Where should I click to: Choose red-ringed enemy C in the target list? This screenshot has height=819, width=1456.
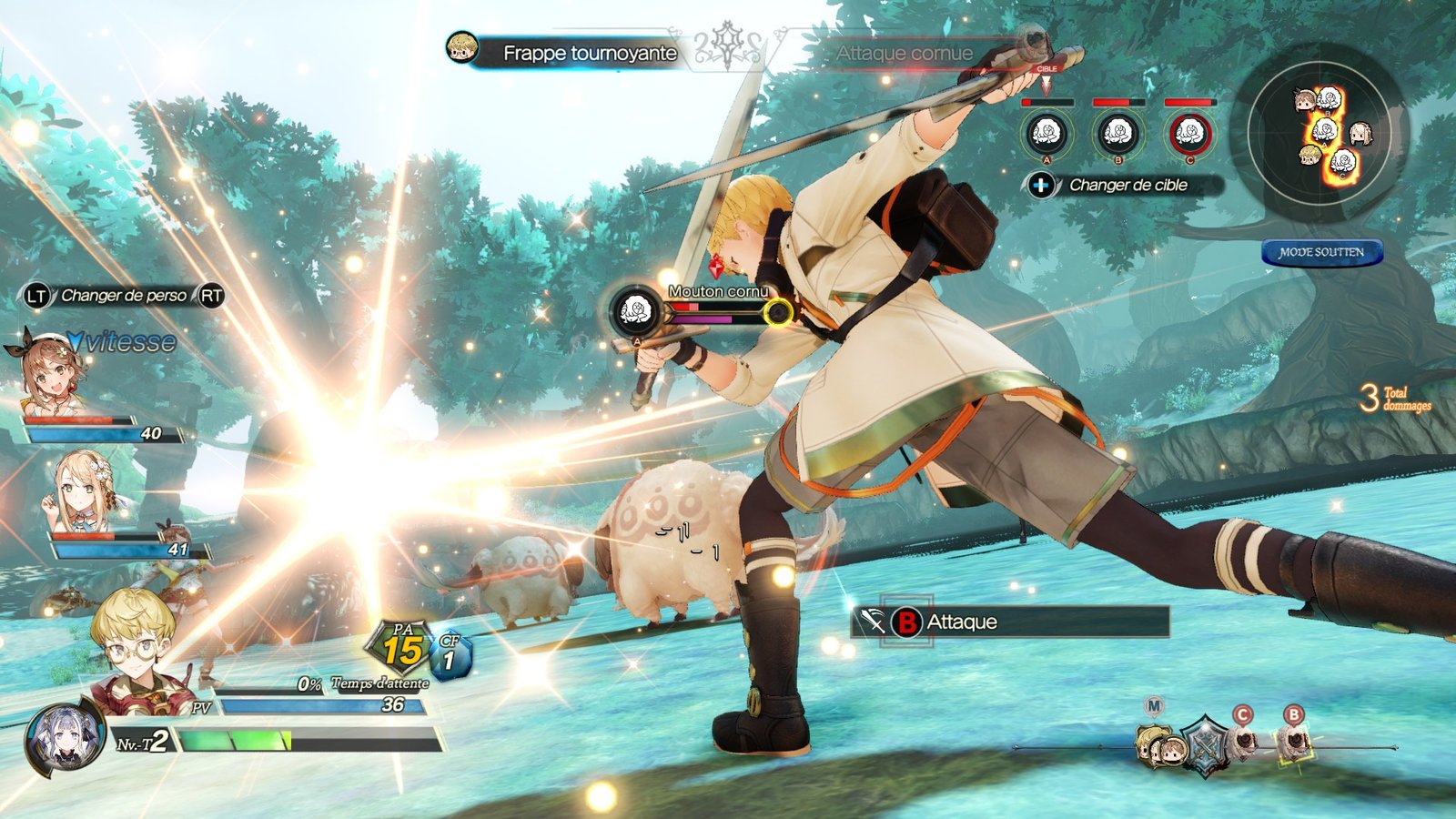[1189, 135]
